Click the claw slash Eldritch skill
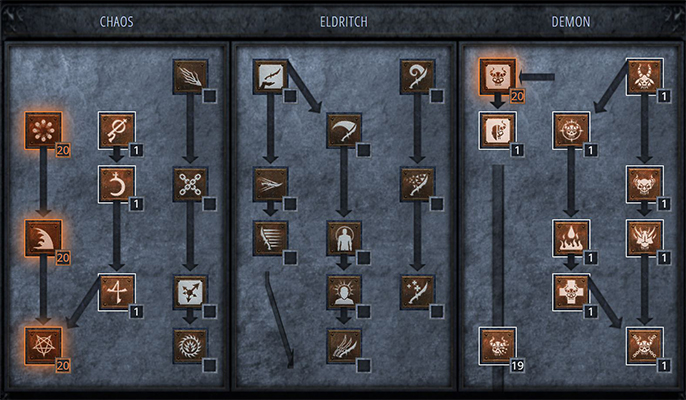The width and height of the screenshot is (686, 400). 343,345
